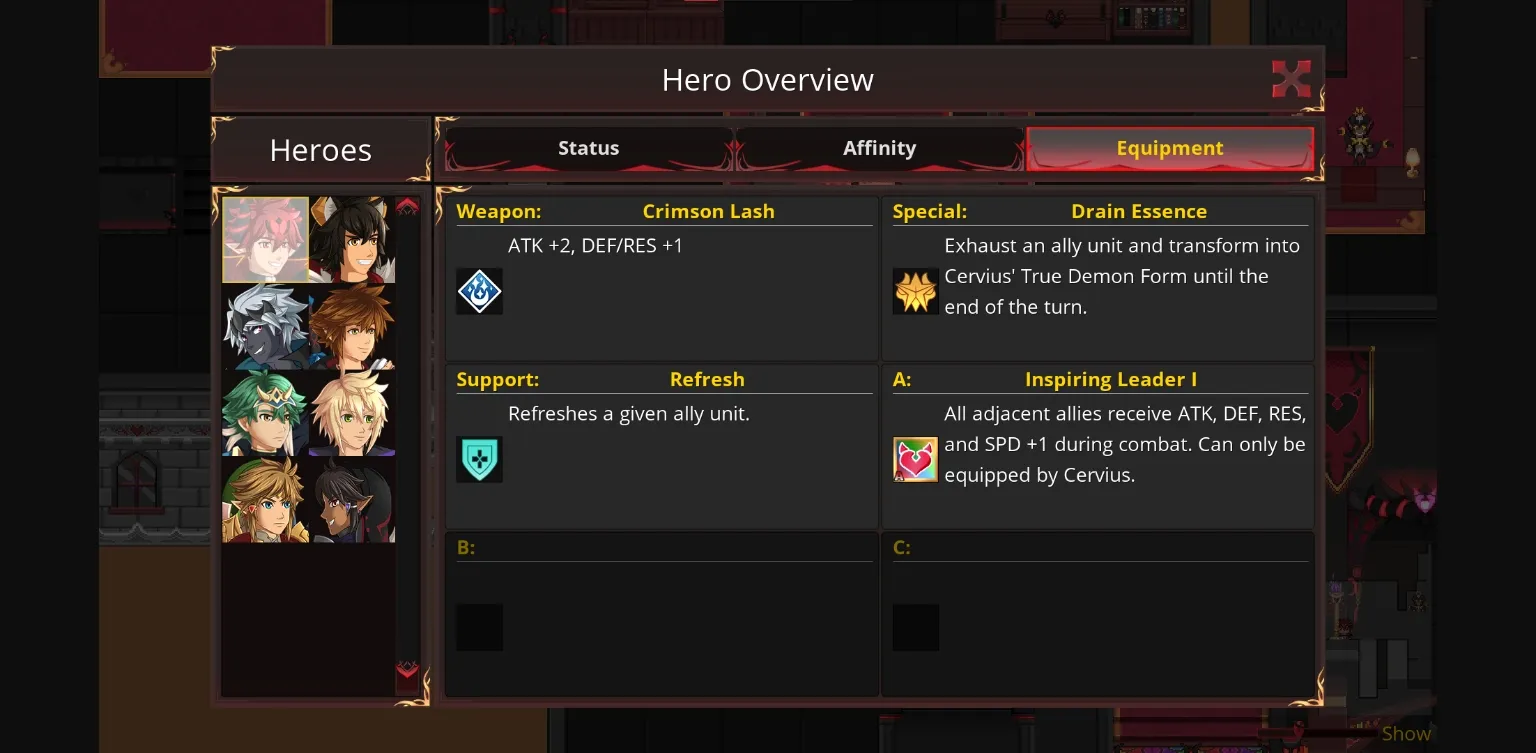Select the green-haired crowned hero portrait
The height and width of the screenshot is (753, 1536).
tap(265, 411)
